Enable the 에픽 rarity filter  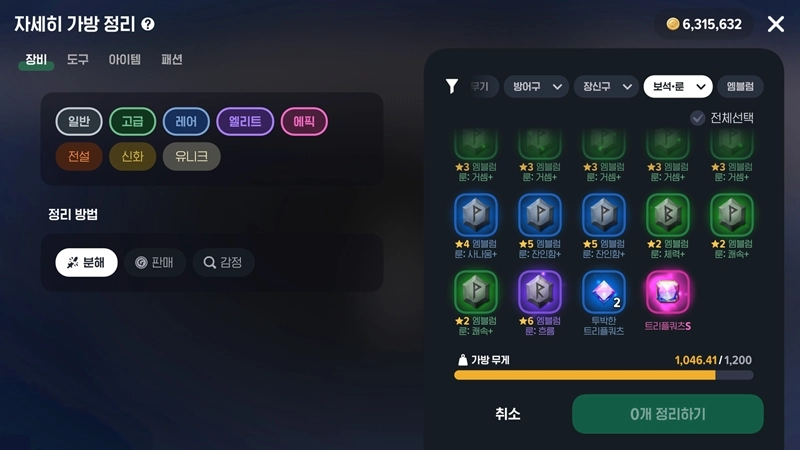click(x=304, y=122)
